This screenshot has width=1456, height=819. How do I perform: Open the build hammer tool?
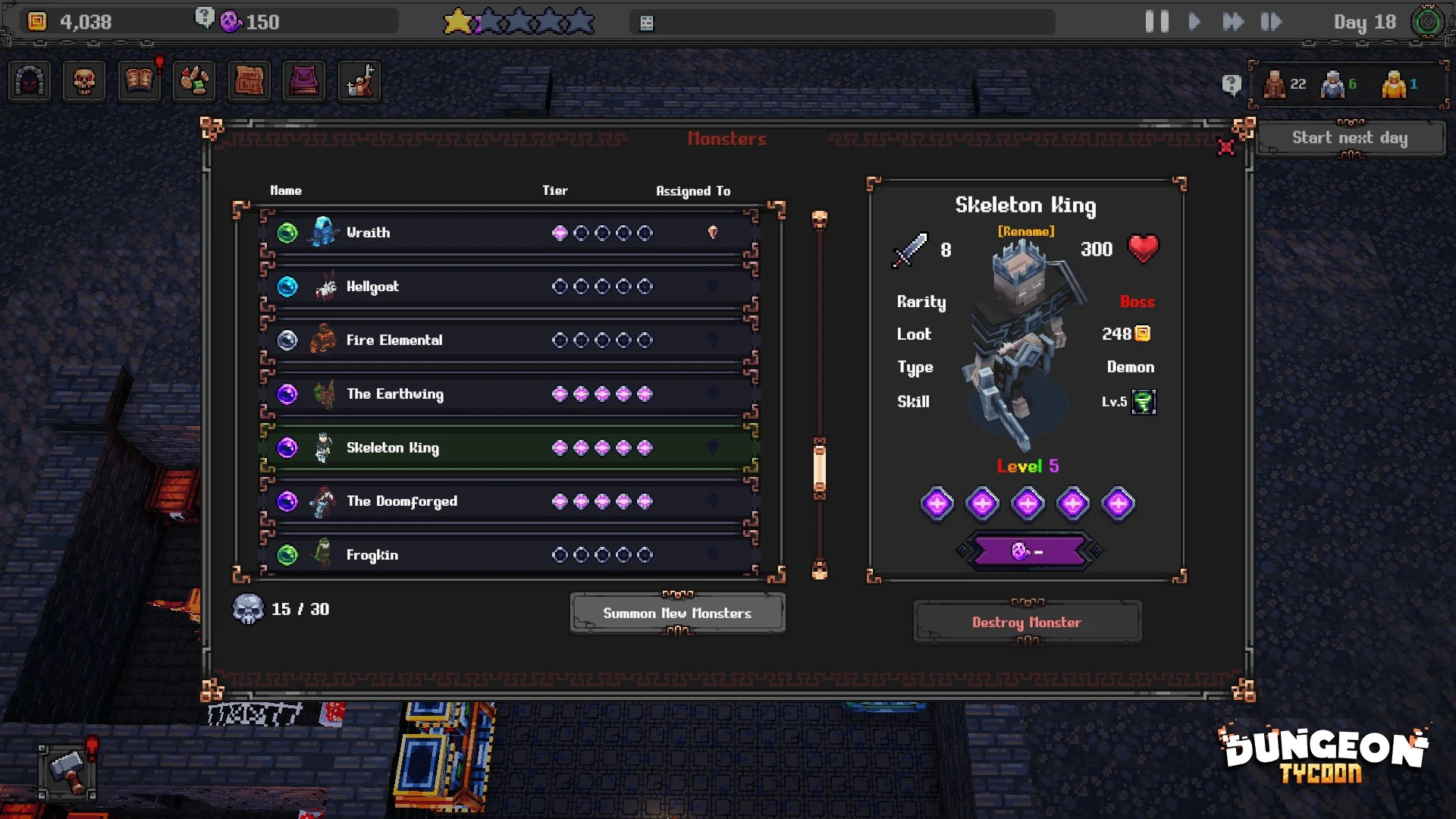click(x=68, y=771)
